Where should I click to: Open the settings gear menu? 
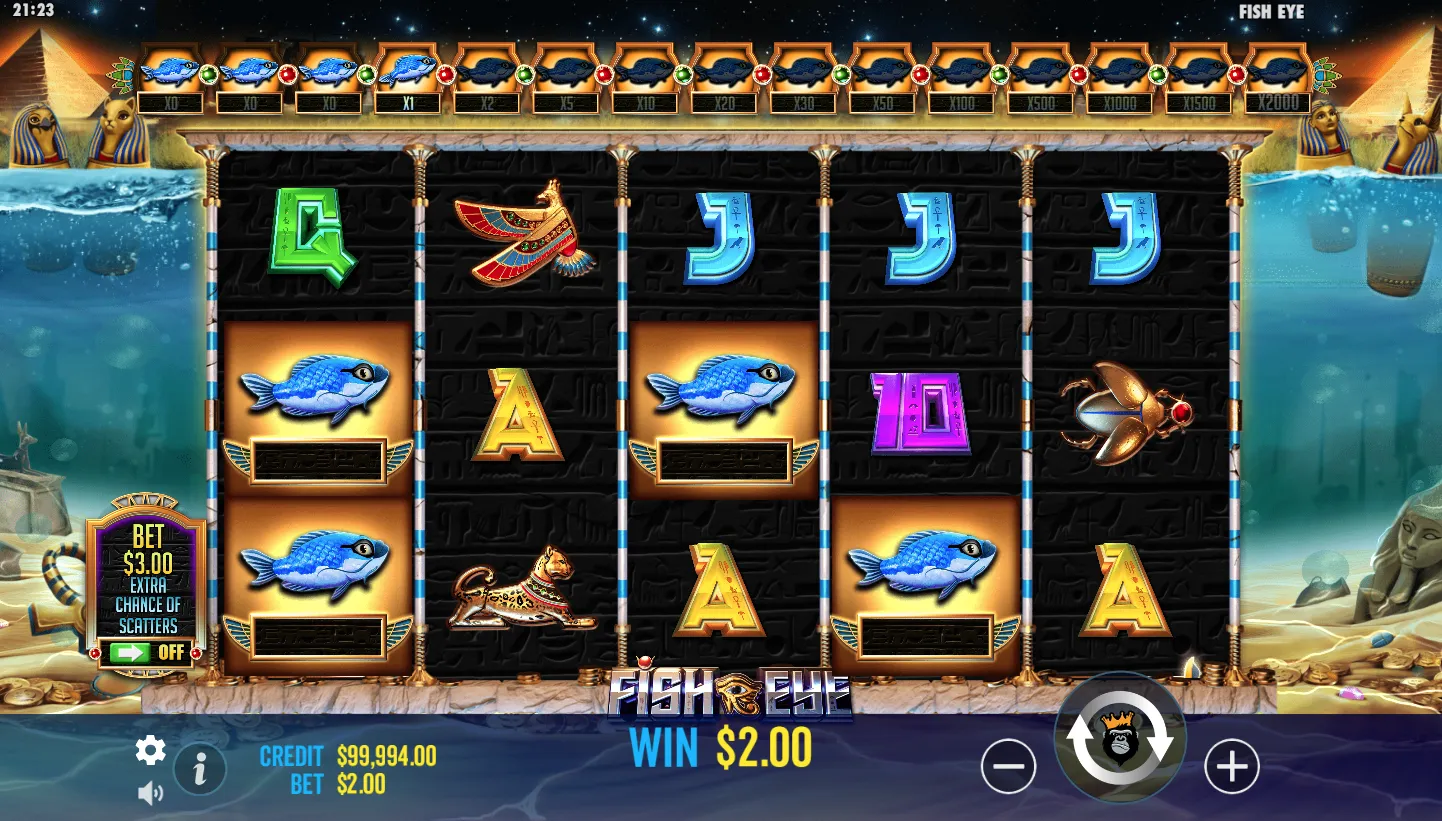pyautogui.click(x=150, y=750)
